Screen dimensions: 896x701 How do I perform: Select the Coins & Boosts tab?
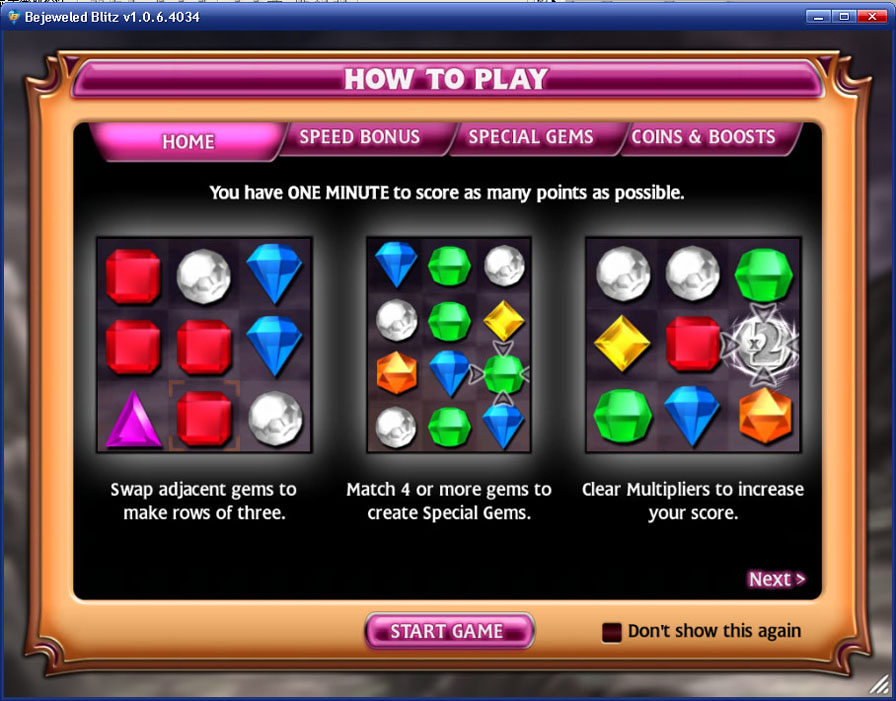tap(703, 137)
